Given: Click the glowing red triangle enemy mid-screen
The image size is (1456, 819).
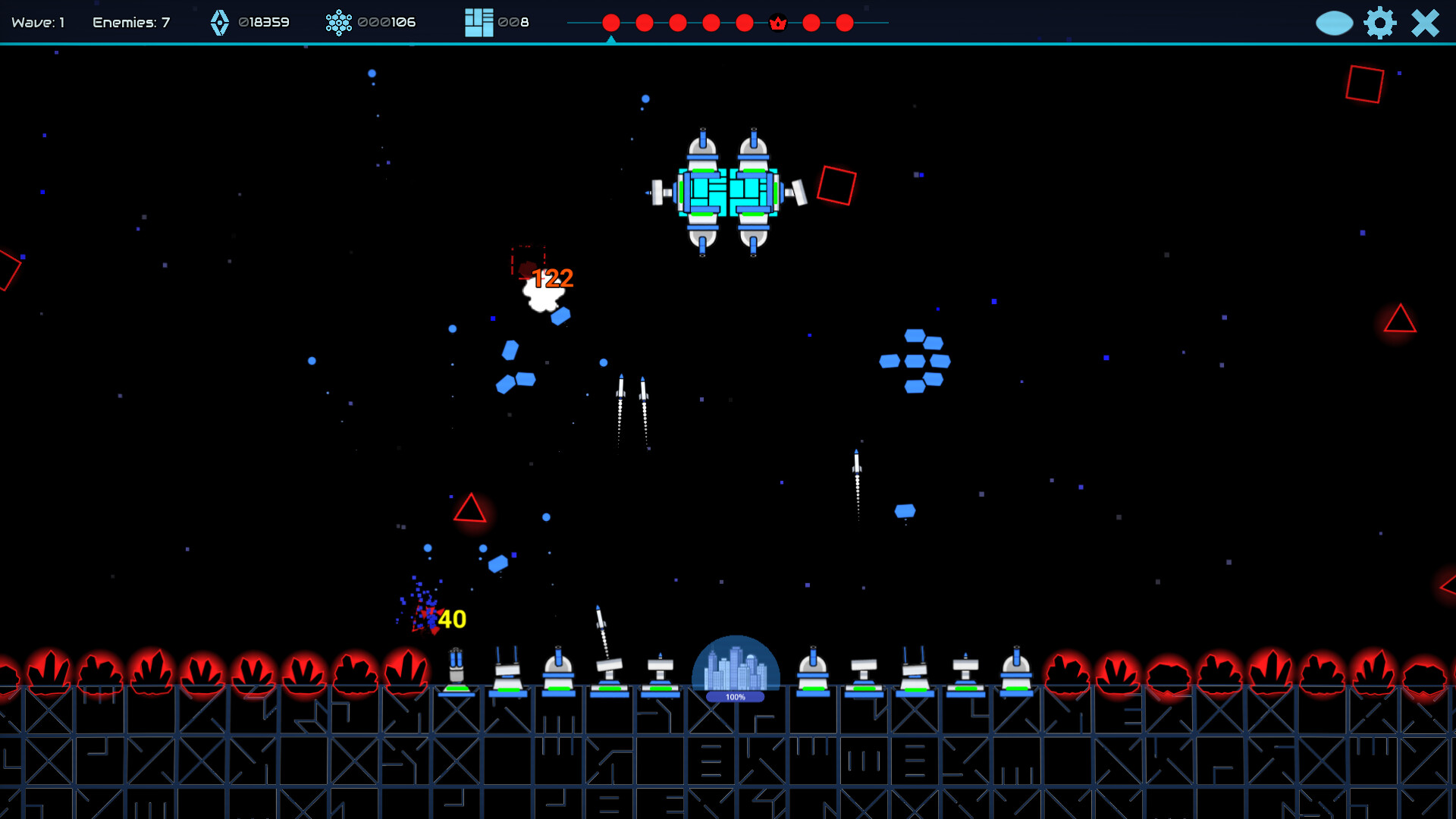Looking at the screenshot, I should (x=470, y=510).
